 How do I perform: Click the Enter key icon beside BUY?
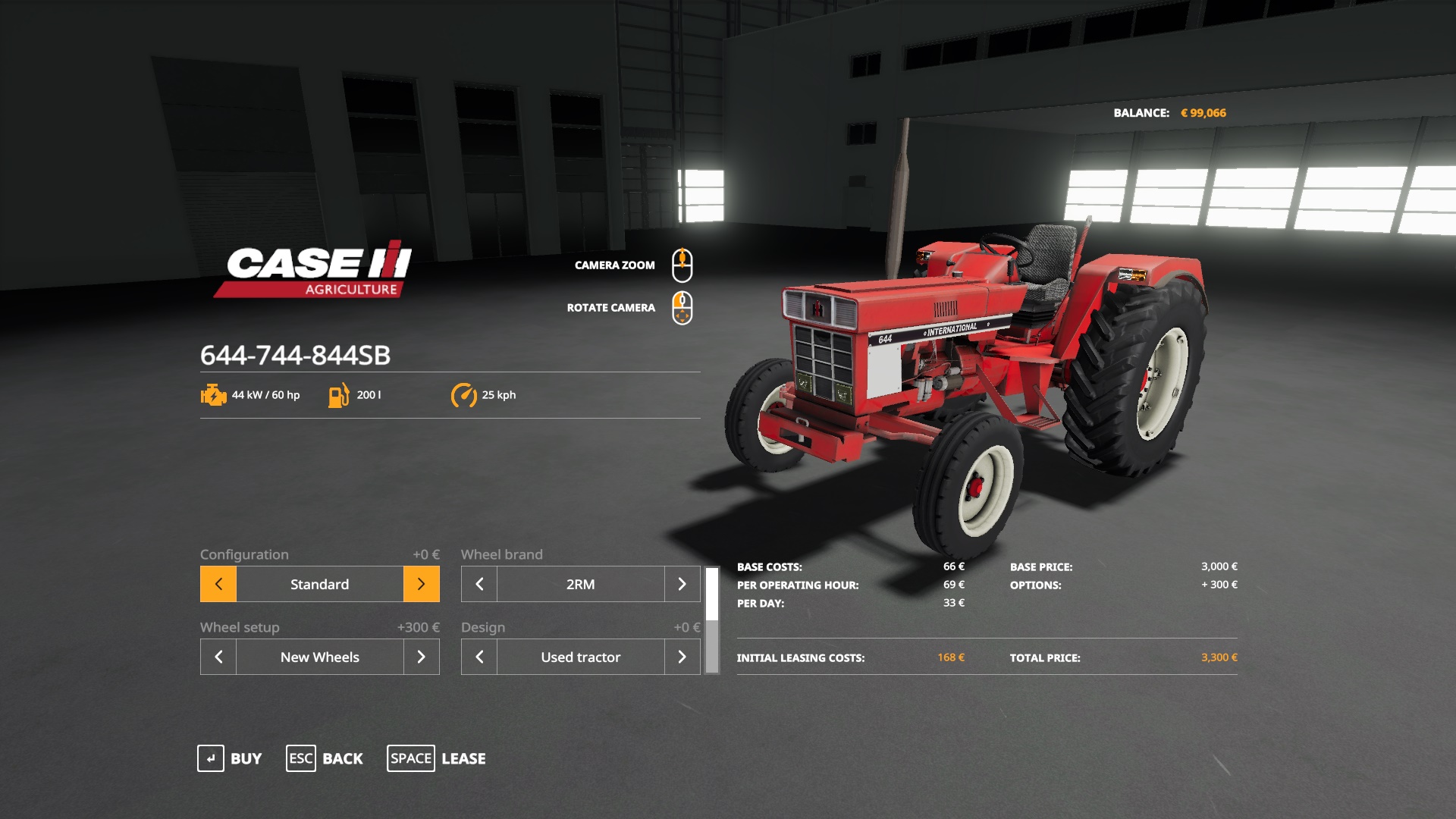coord(210,758)
